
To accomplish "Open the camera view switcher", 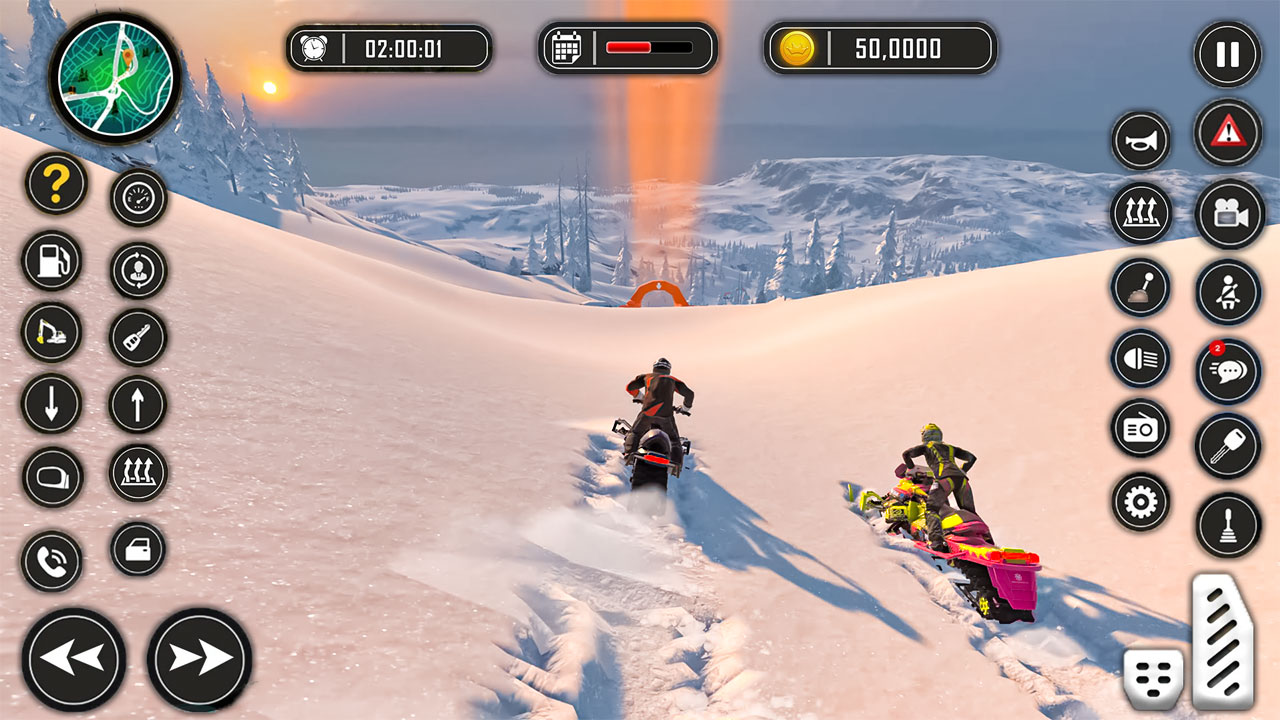I will point(1228,213).
